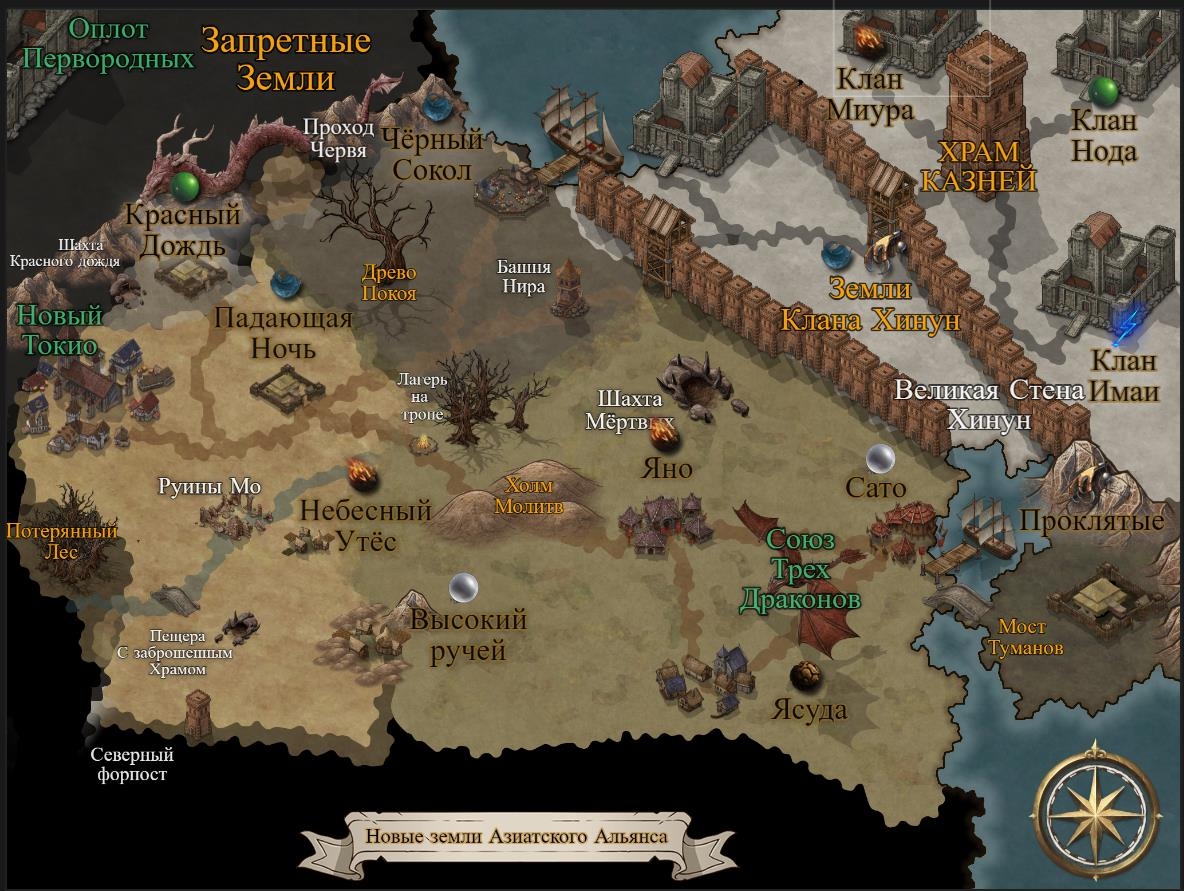
Task: Select the Запретные Земли region label
Action: pyautogui.click(x=285, y=59)
